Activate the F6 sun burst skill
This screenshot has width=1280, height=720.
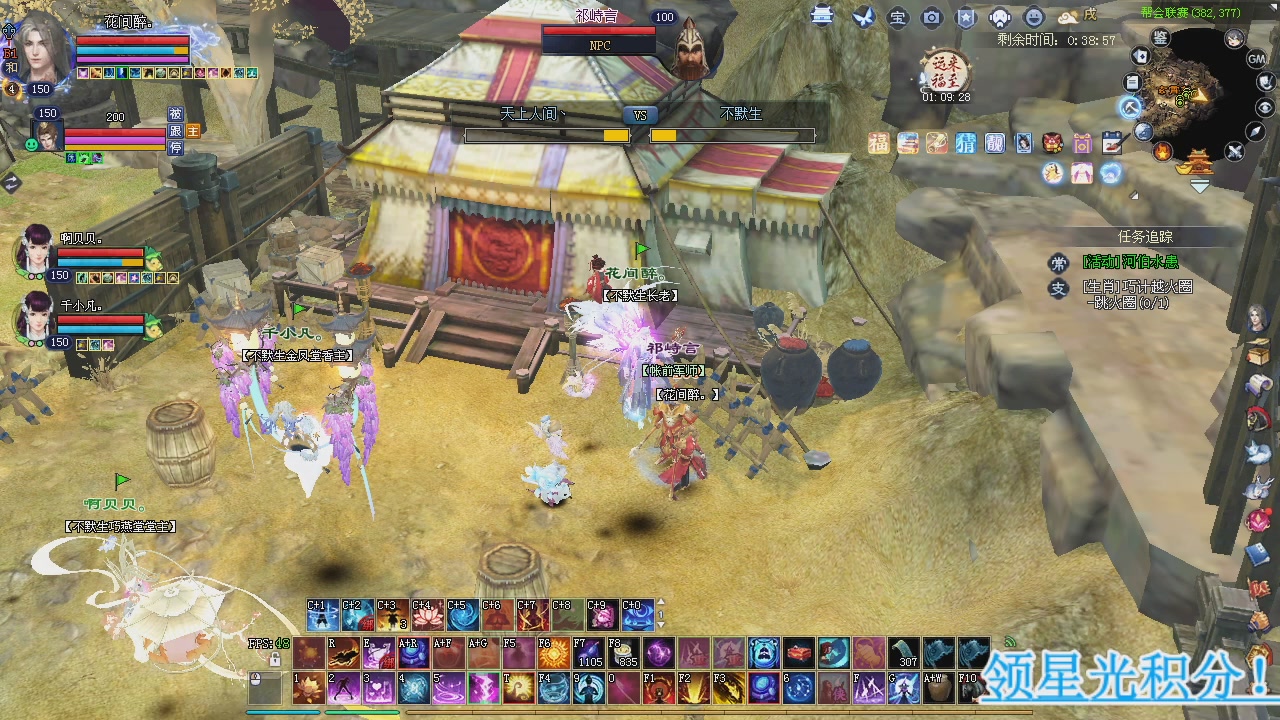(553, 655)
